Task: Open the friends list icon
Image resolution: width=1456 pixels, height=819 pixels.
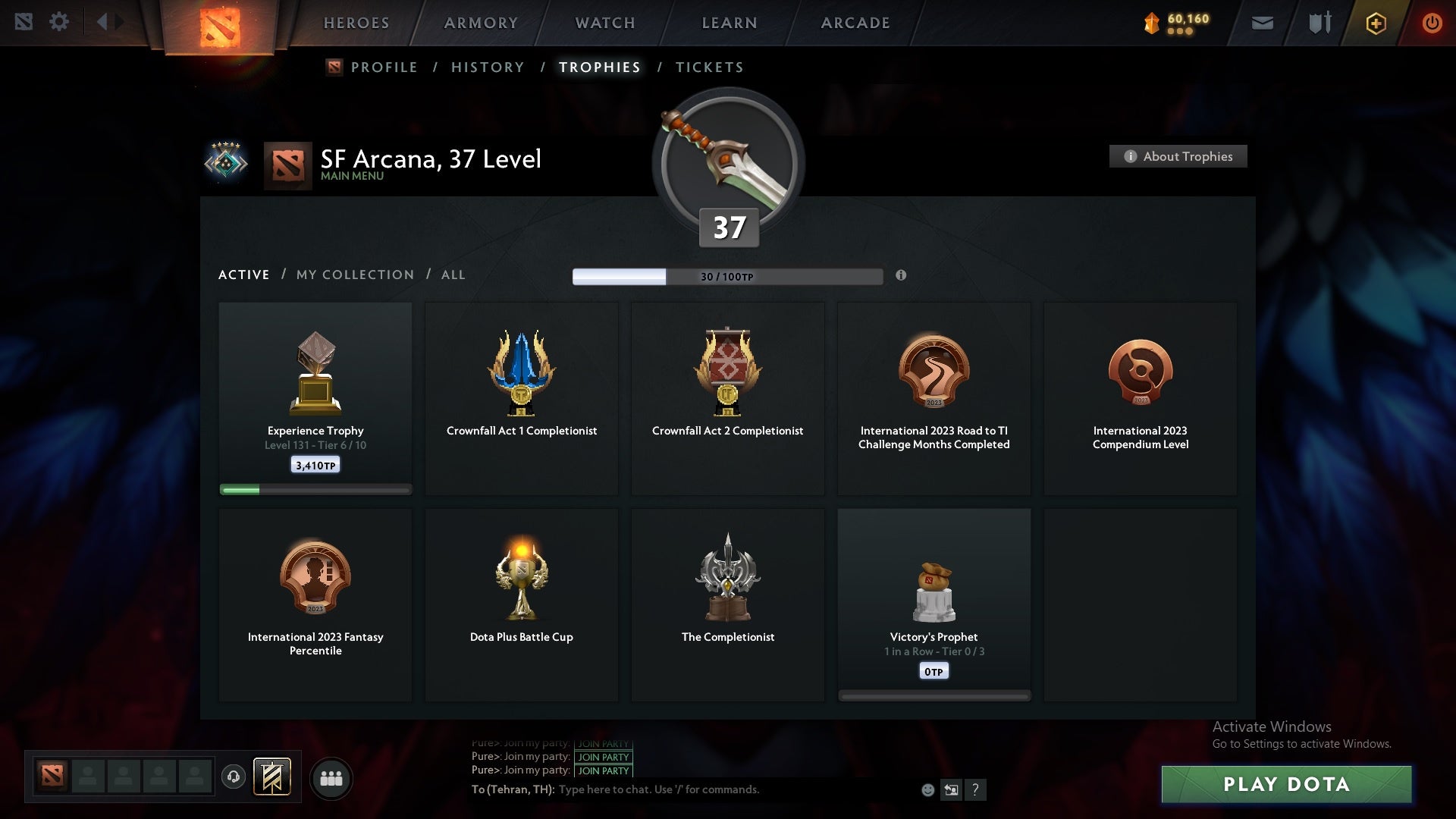Action: (x=331, y=777)
